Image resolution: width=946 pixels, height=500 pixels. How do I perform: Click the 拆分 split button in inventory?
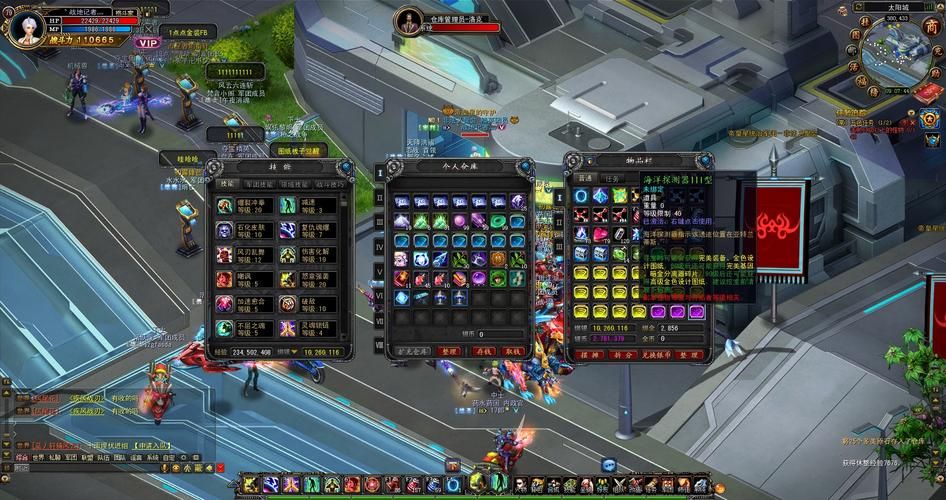click(x=620, y=355)
